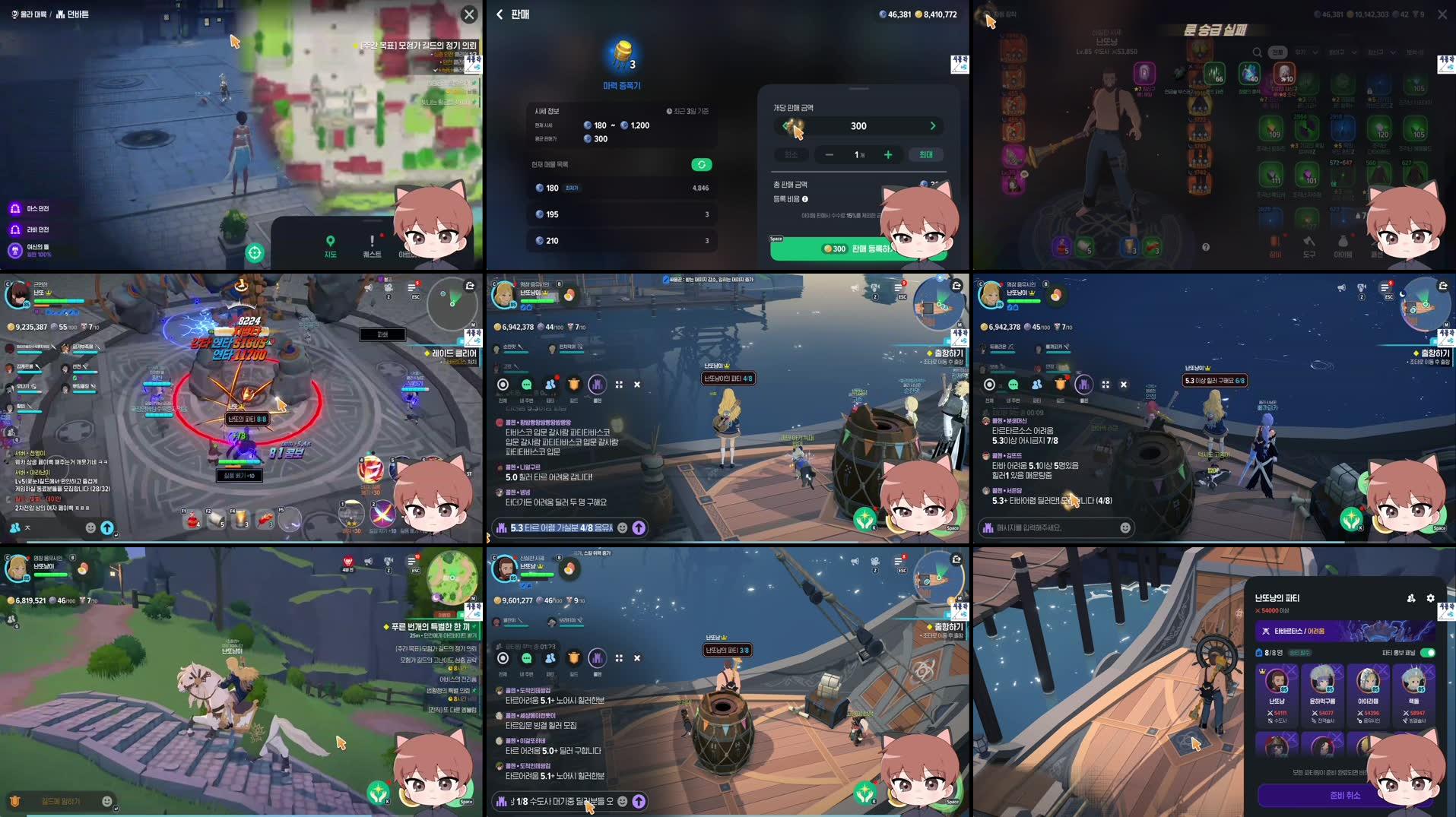The image size is (1456, 817).
Task: Mute the speaker icon near the minimap
Action: click(1340, 286)
